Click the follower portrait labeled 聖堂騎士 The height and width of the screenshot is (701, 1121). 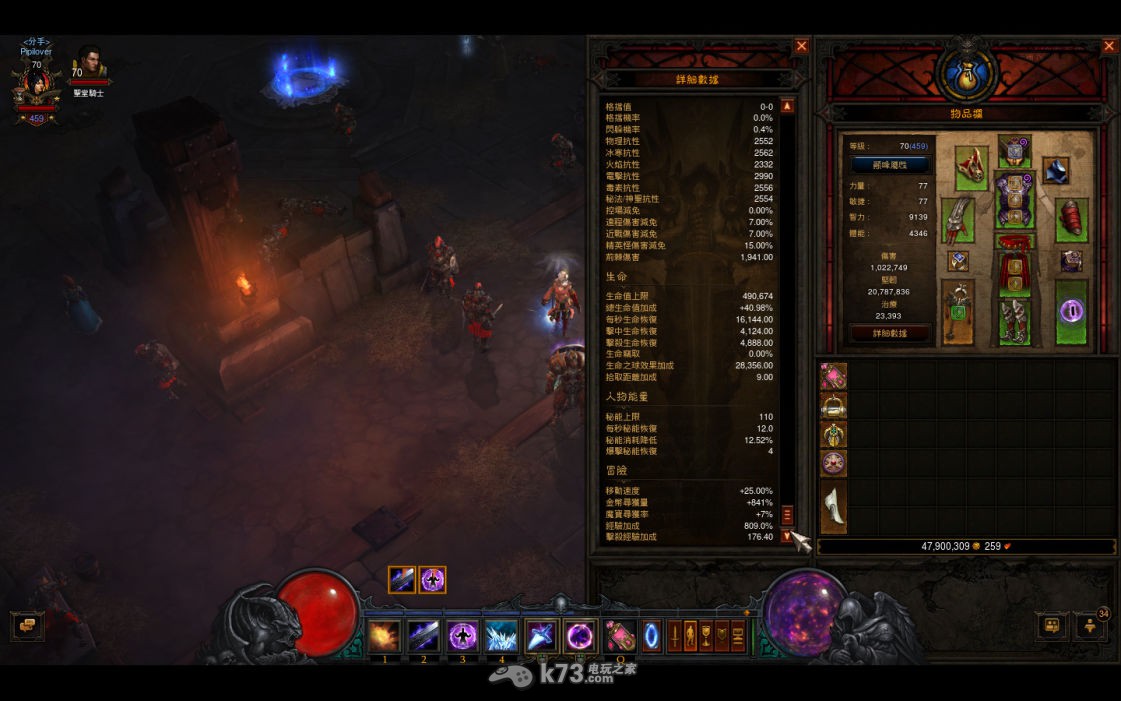(x=89, y=66)
